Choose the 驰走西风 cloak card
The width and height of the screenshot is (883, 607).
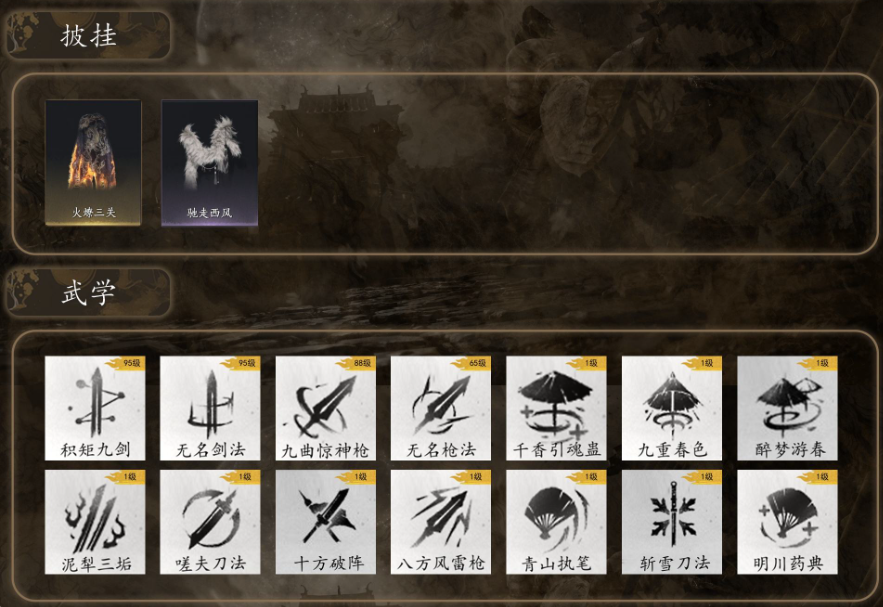209,162
